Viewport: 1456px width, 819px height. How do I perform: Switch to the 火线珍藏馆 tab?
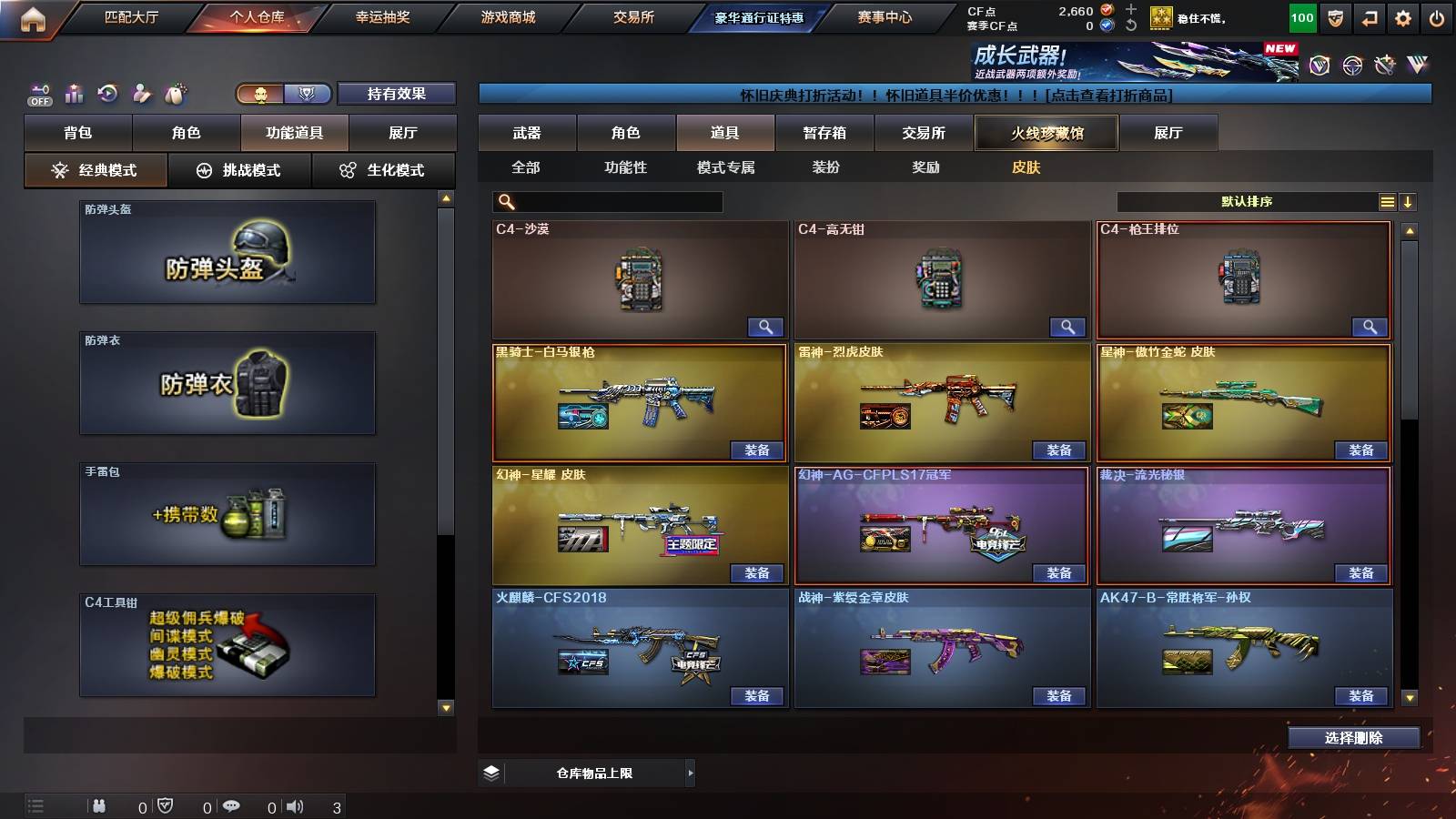tap(1045, 133)
